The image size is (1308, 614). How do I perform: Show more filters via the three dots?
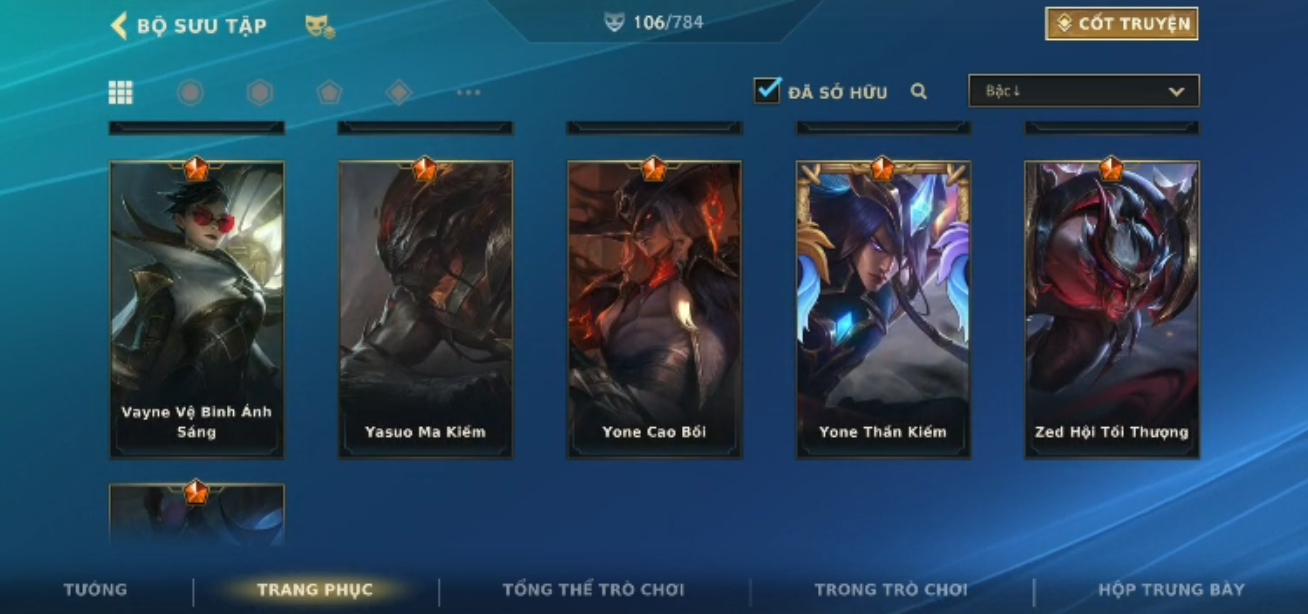(469, 93)
